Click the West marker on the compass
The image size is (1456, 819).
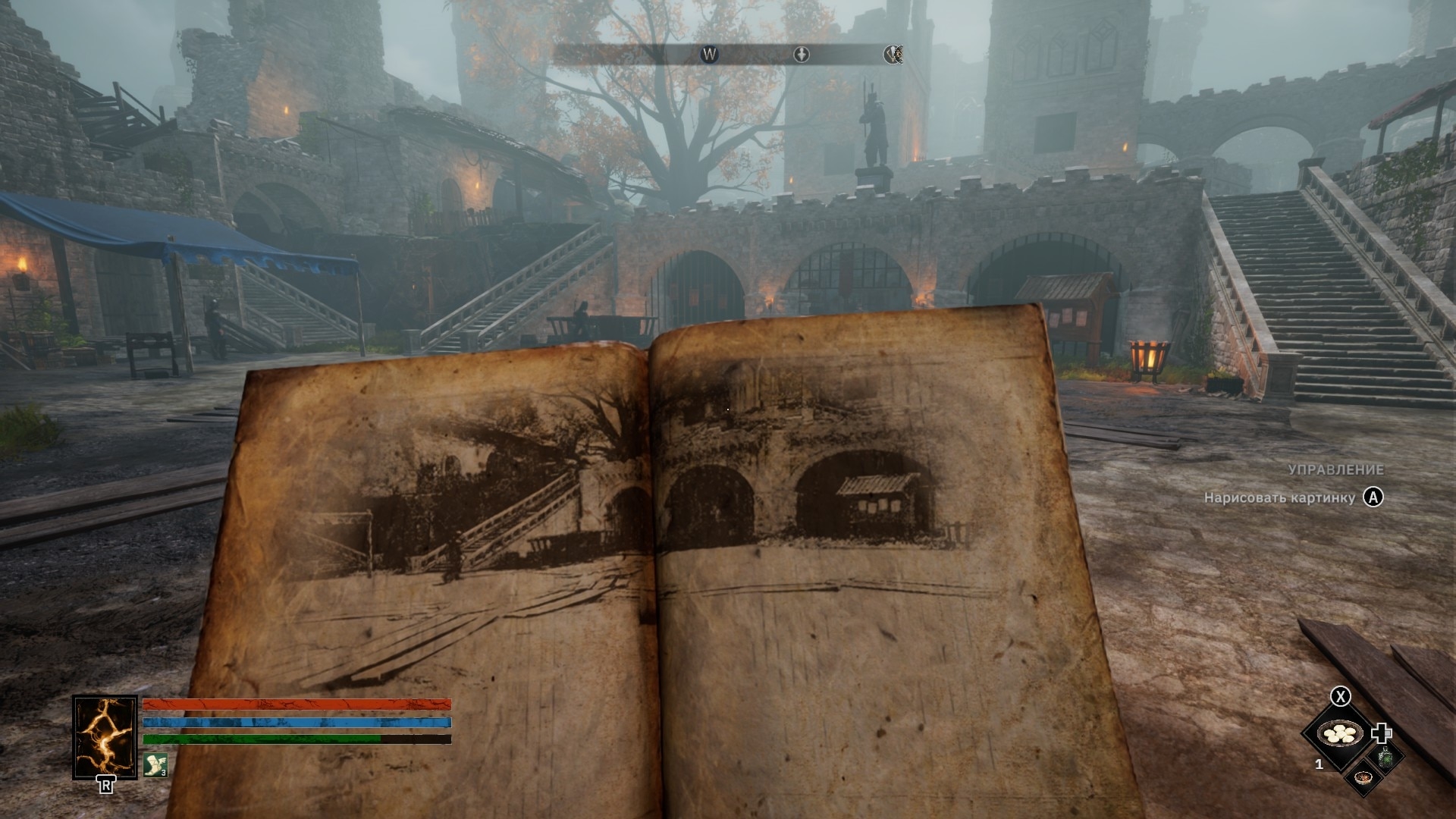click(x=710, y=54)
